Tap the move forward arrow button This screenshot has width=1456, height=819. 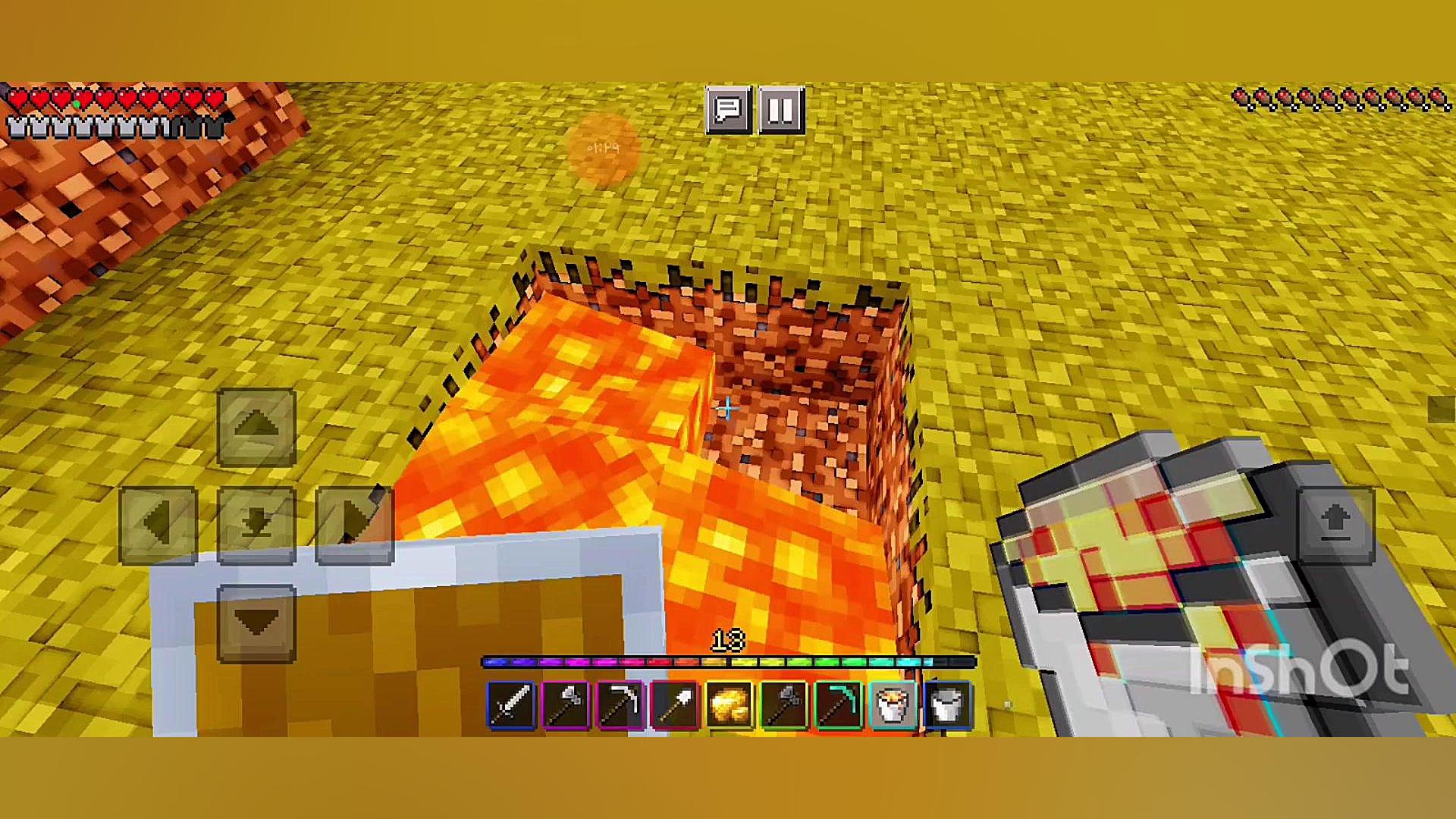(256, 427)
